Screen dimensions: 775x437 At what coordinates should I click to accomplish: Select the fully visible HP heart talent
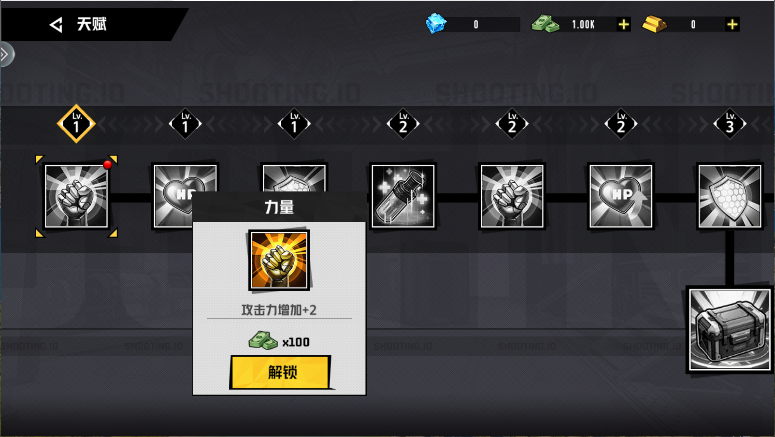click(x=621, y=196)
